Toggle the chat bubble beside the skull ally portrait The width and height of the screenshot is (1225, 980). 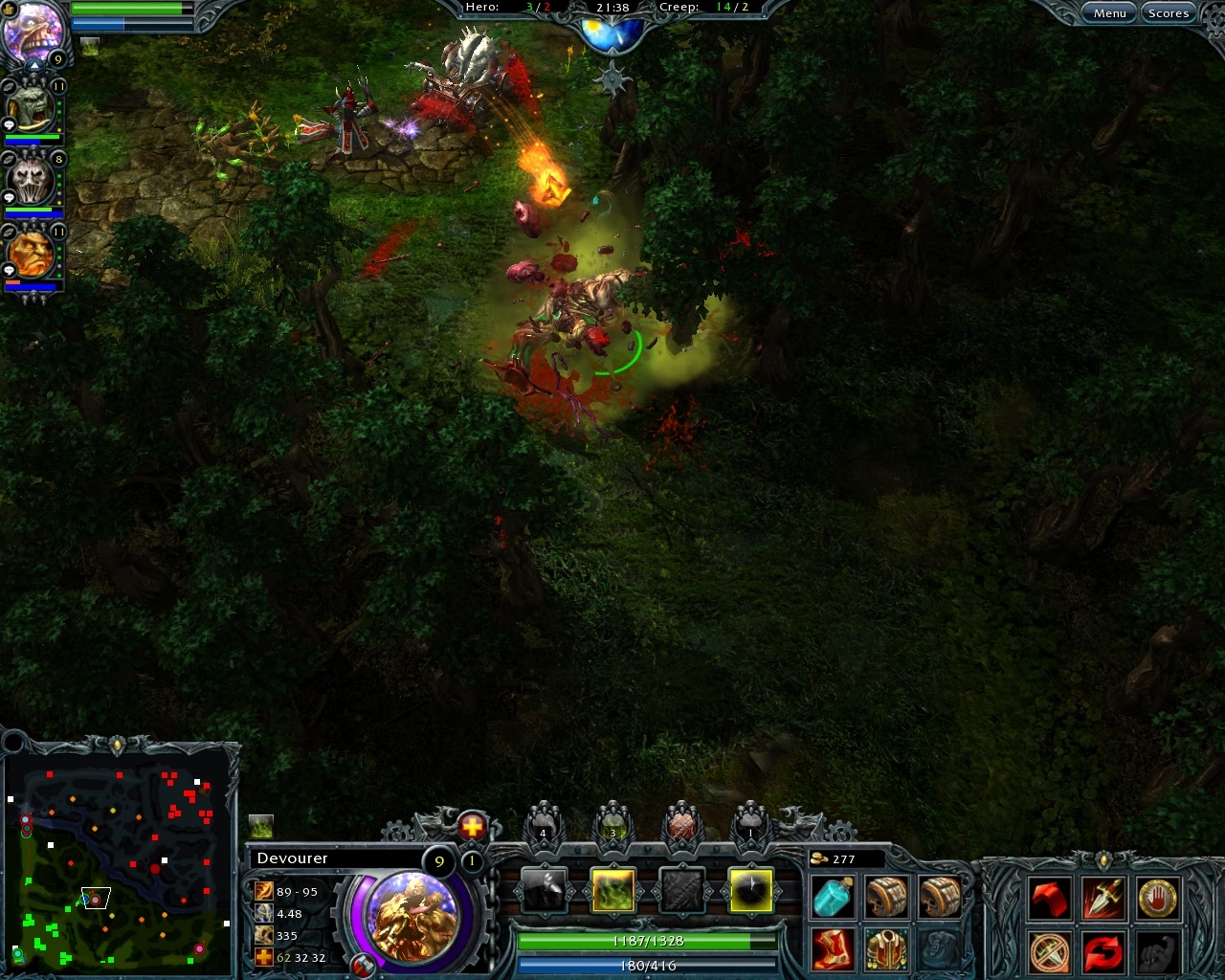click(x=10, y=198)
